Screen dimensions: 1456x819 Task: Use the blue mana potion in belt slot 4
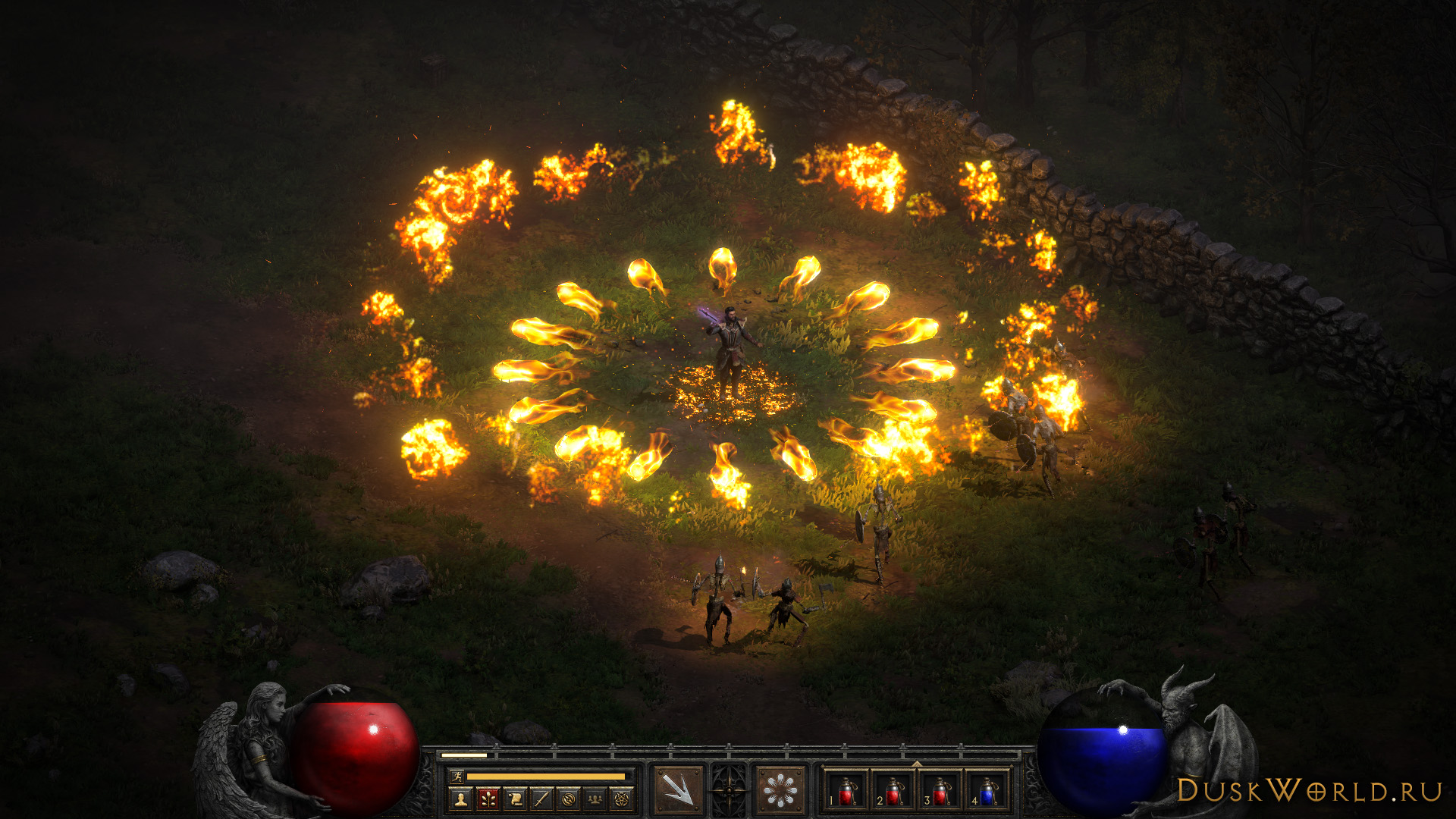click(987, 791)
